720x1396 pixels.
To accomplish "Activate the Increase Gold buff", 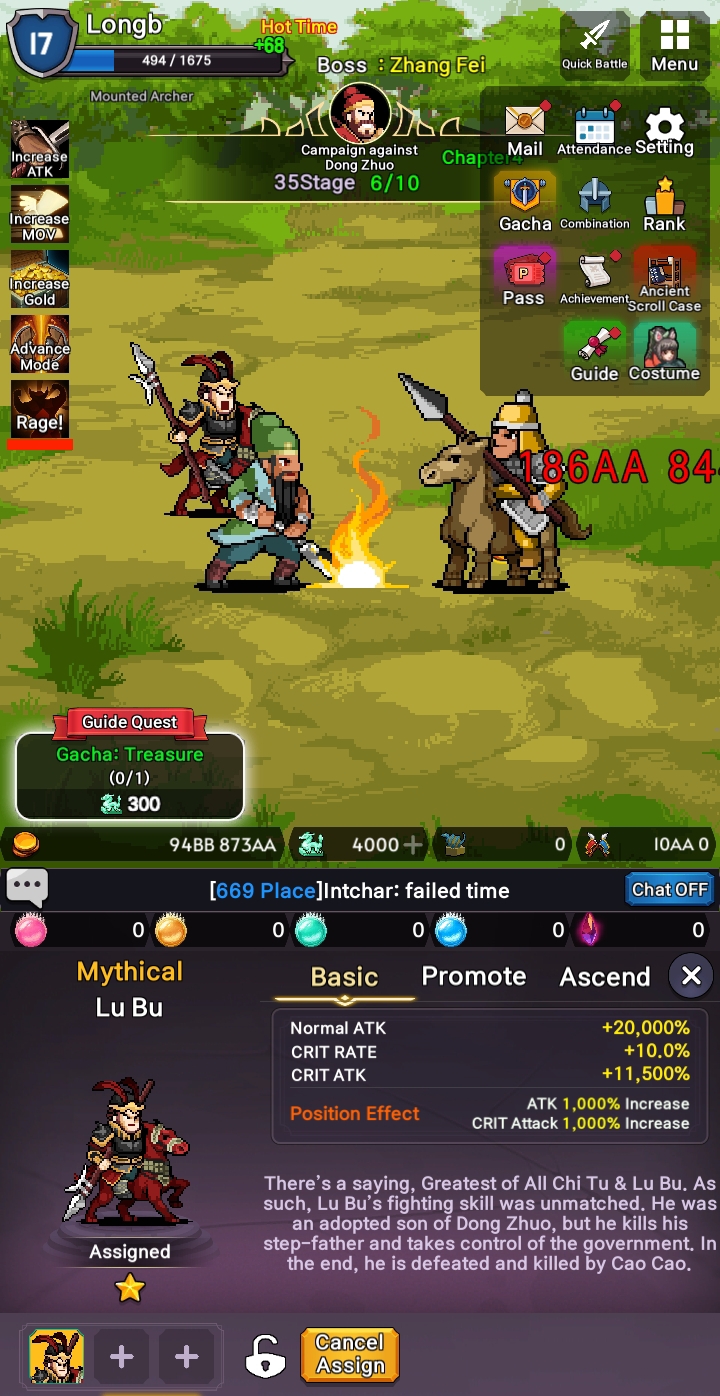I will coord(40,278).
